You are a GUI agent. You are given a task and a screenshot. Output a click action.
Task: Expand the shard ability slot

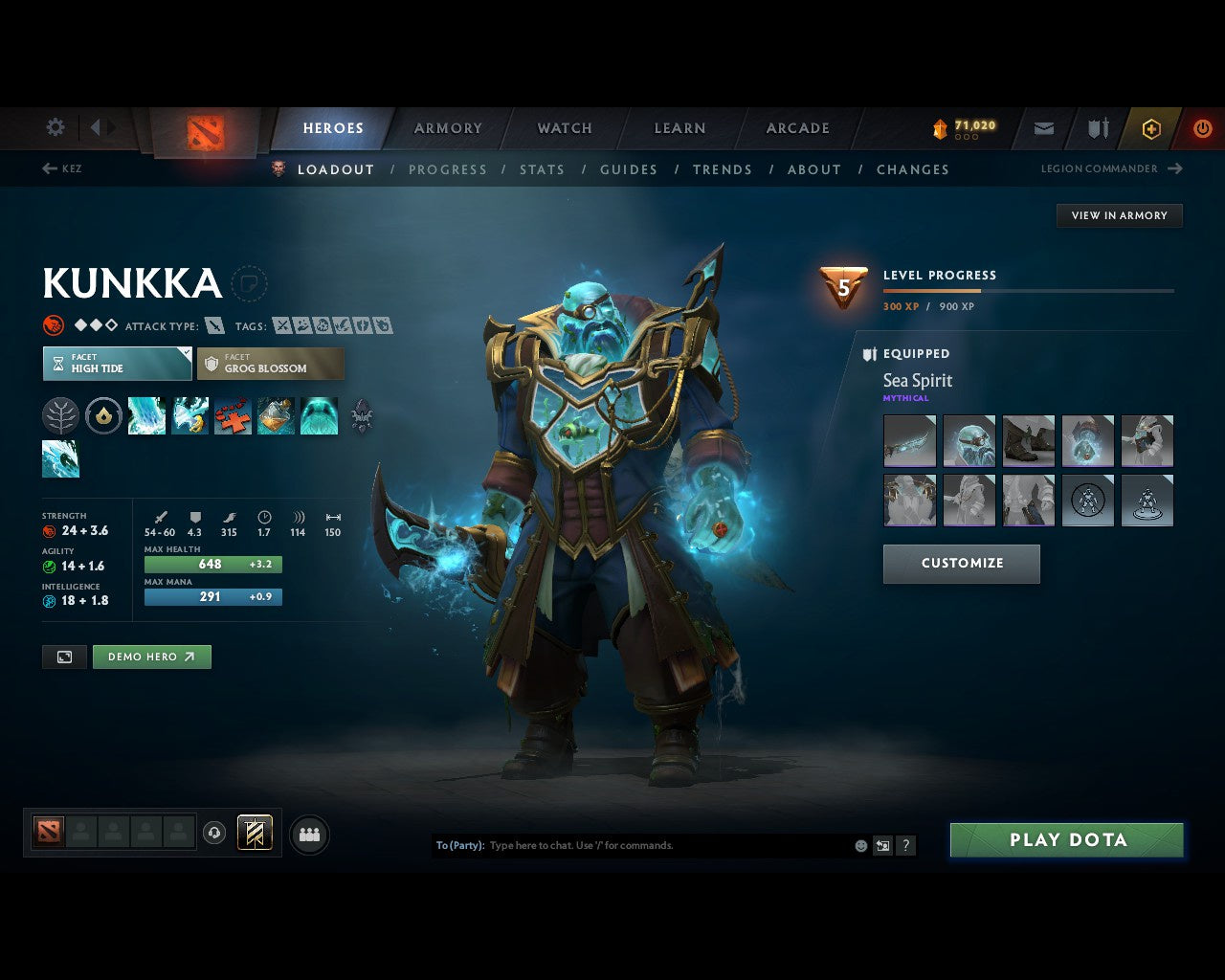pyautogui.click(x=363, y=415)
